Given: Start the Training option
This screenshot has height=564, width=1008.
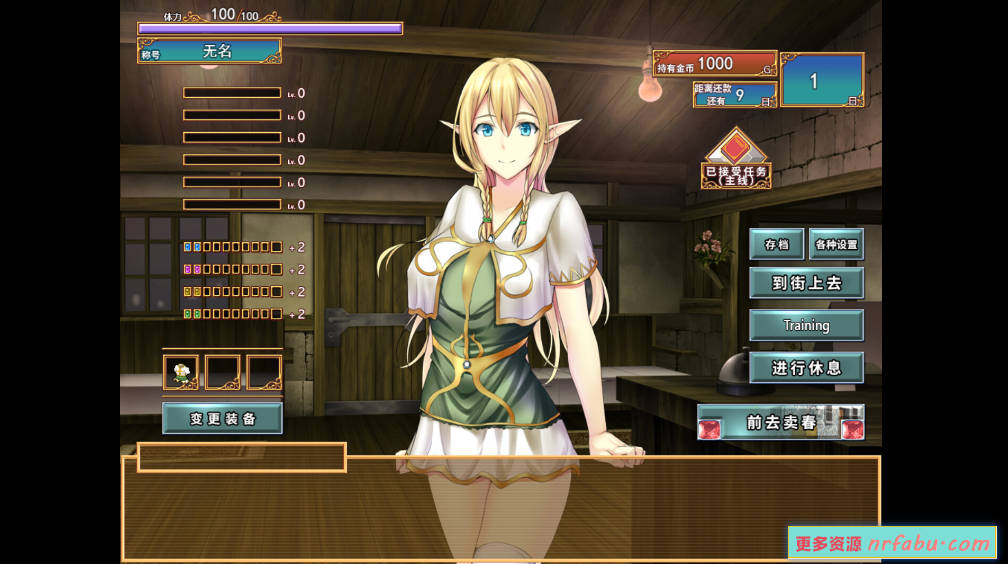Looking at the screenshot, I should pos(806,325).
